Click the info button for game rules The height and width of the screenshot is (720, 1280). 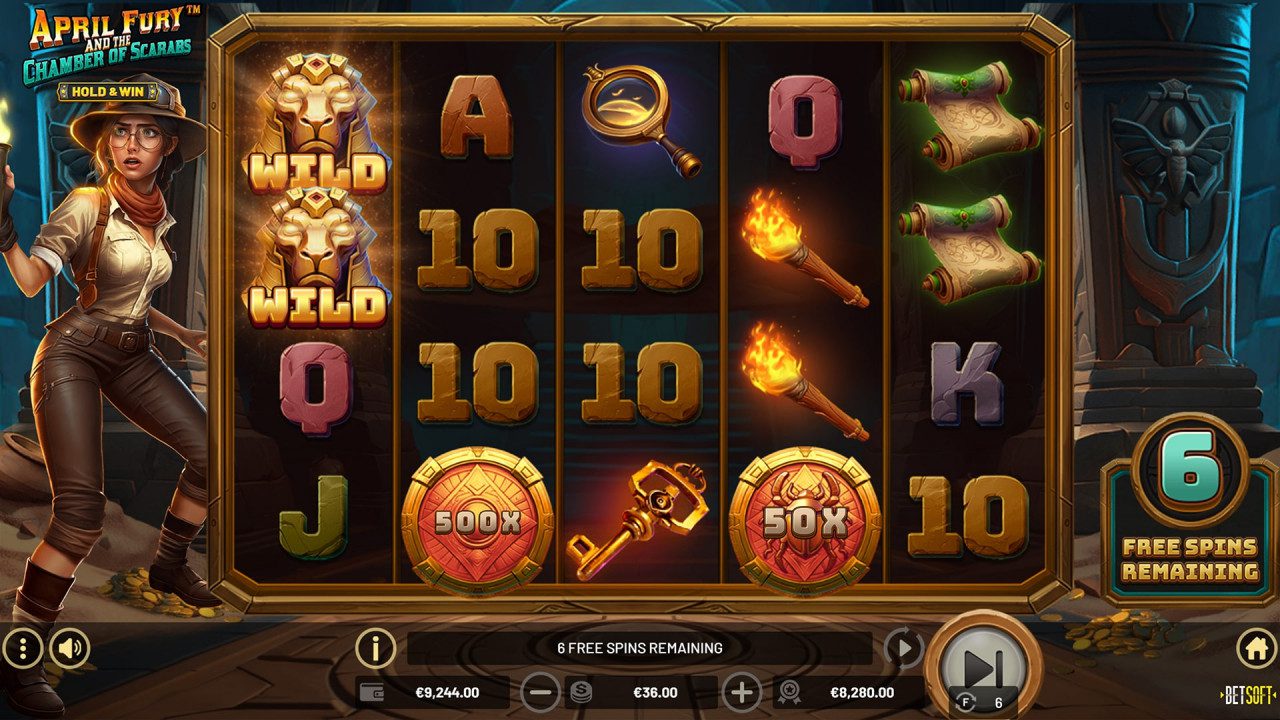point(375,648)
